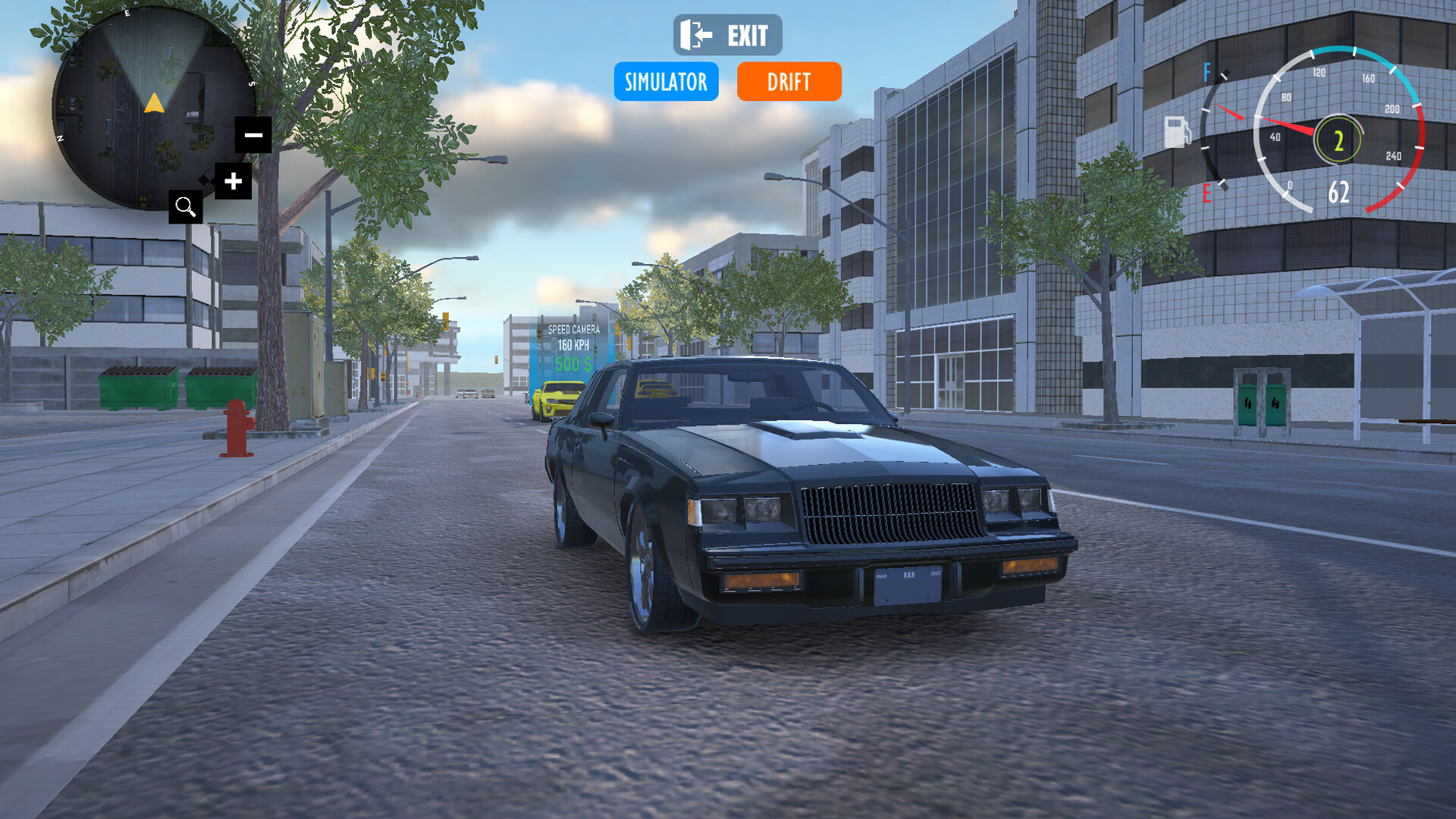Screen dimensions: 1456x819
Task: Zoom in the minimap with plus button
Action: [x=233, y=181]
